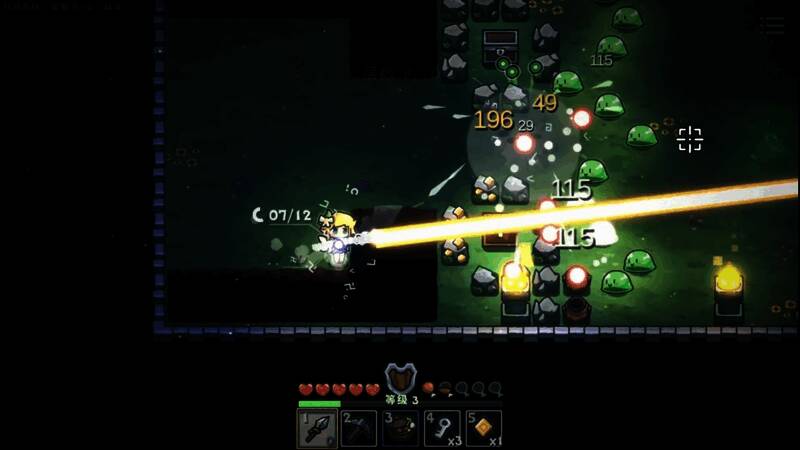
Task: Select the dagger weapon in hotbar slot 1
Action: coord(317,429)
